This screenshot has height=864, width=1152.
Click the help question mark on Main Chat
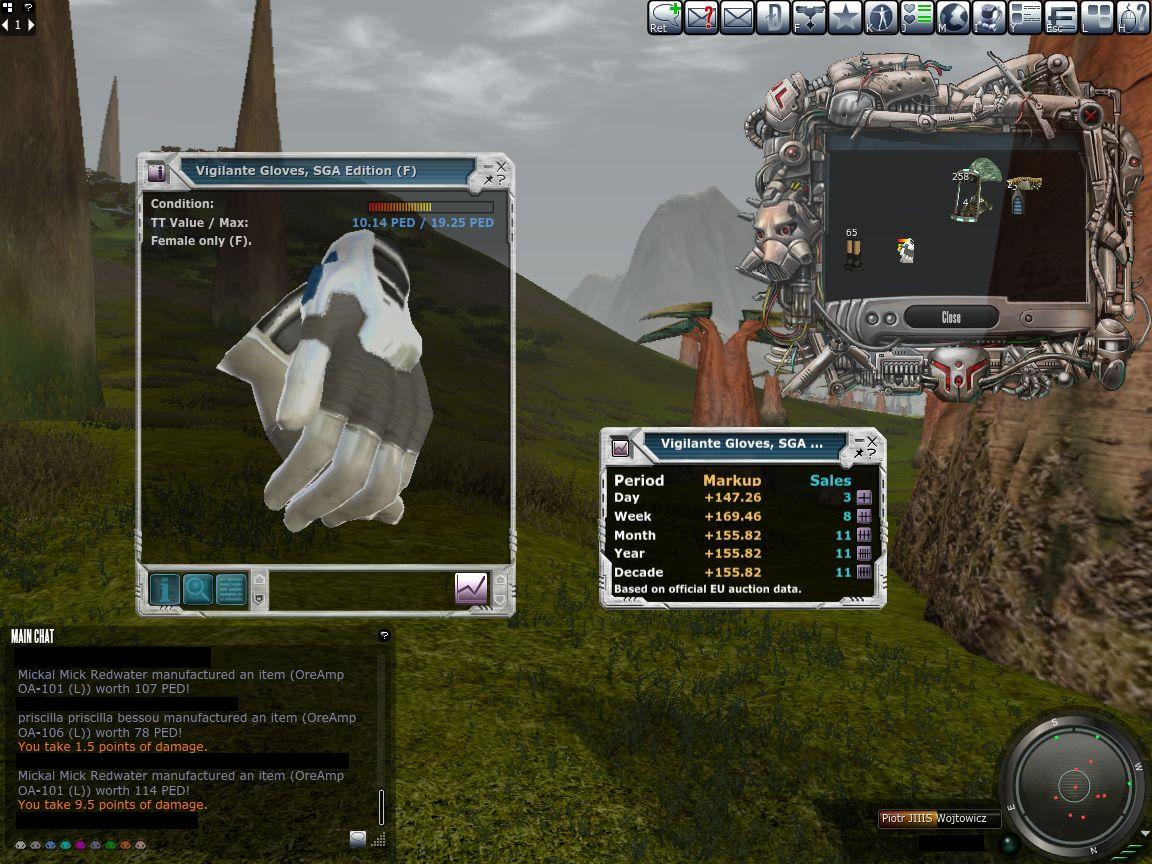(384, 636)
